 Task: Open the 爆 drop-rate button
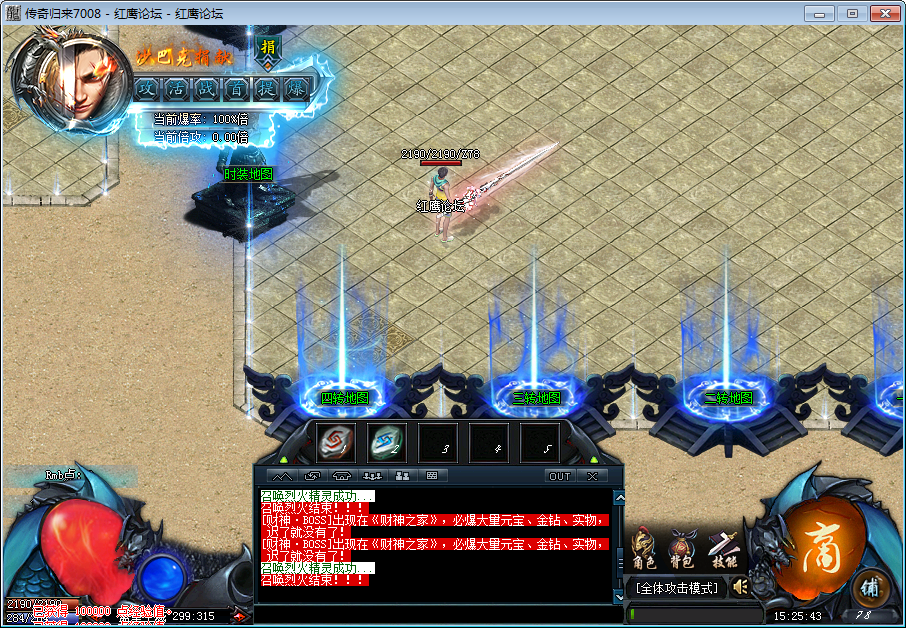296,88
